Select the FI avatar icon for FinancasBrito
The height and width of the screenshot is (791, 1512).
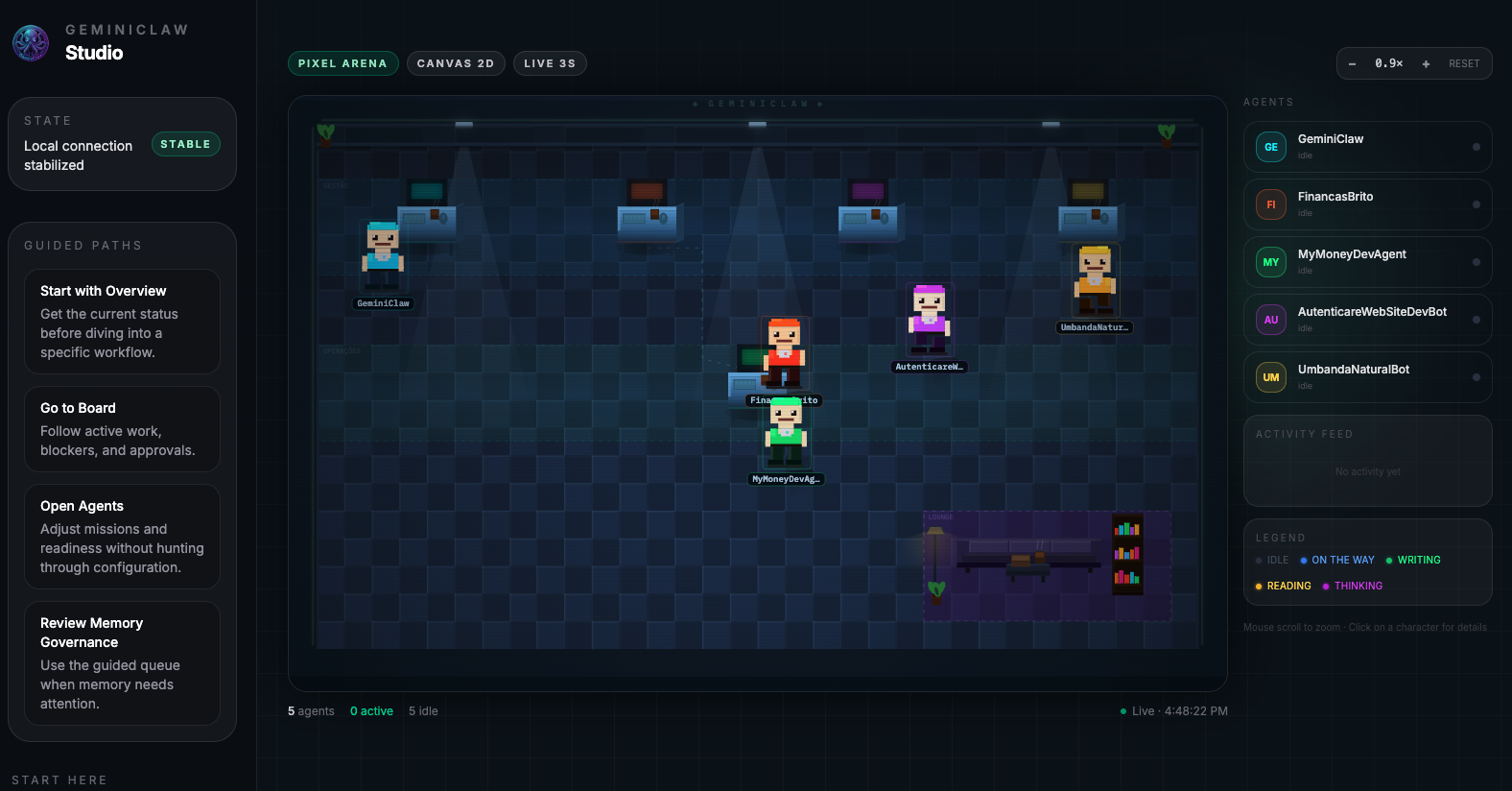coord(1270,204)
